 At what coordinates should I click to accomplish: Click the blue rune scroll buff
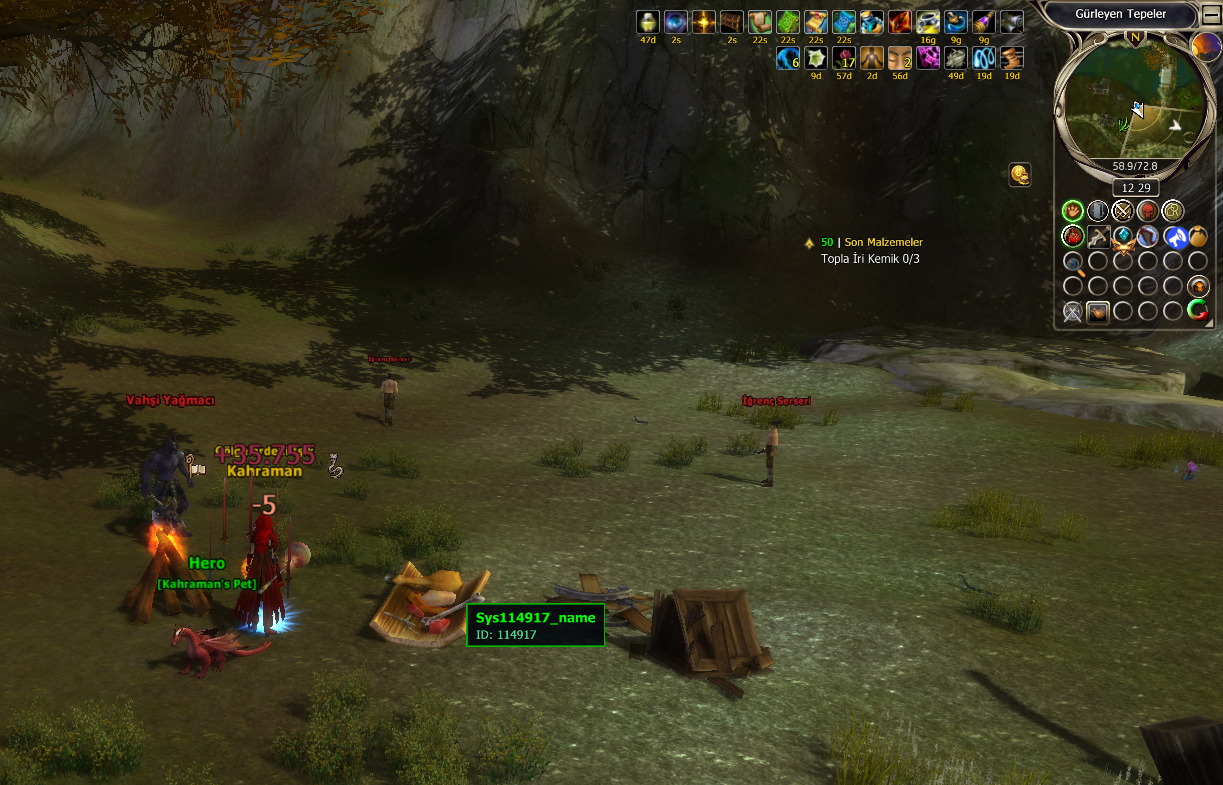coord(844,22)
